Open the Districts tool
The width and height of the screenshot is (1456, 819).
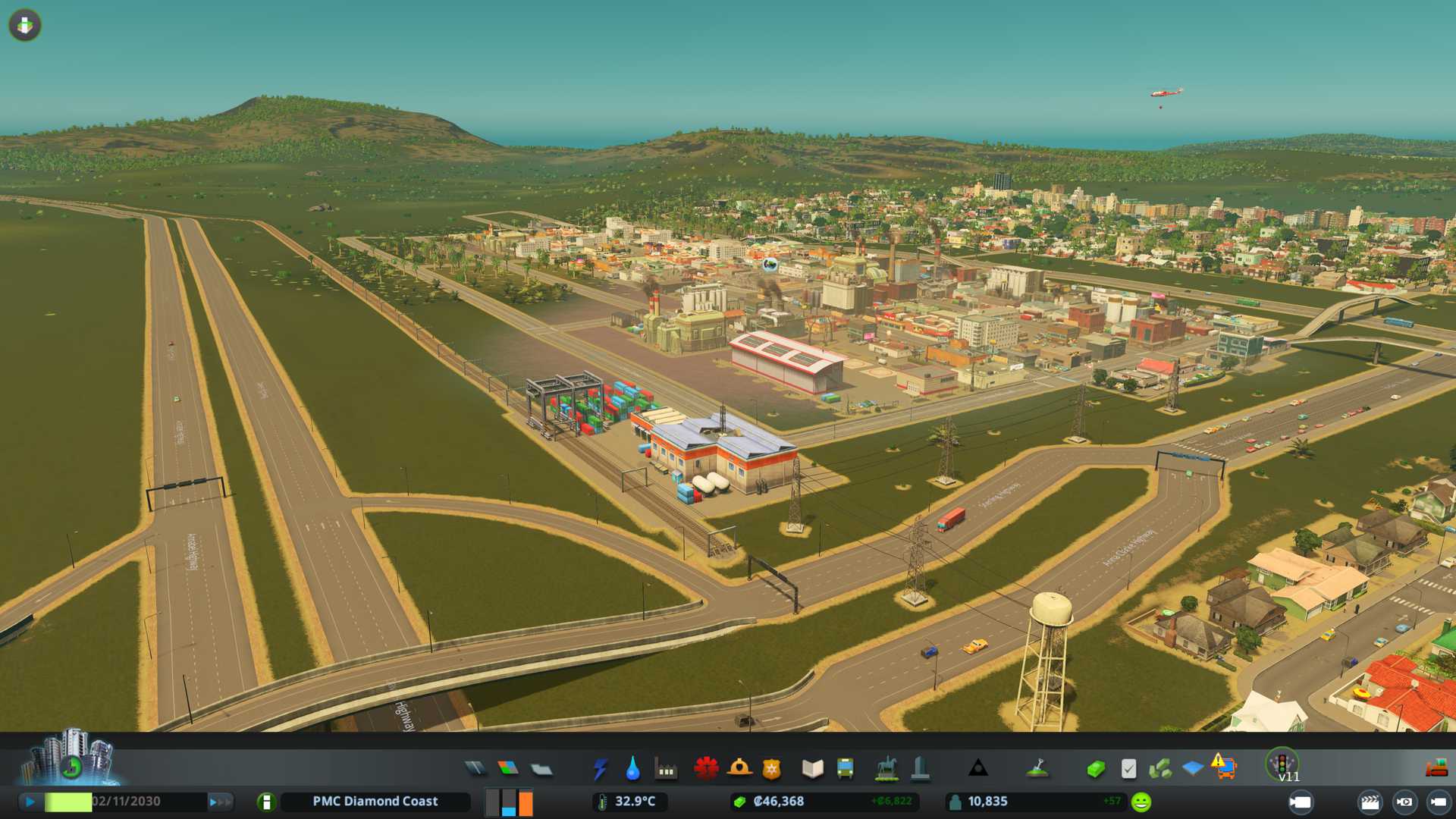point(541,769)
